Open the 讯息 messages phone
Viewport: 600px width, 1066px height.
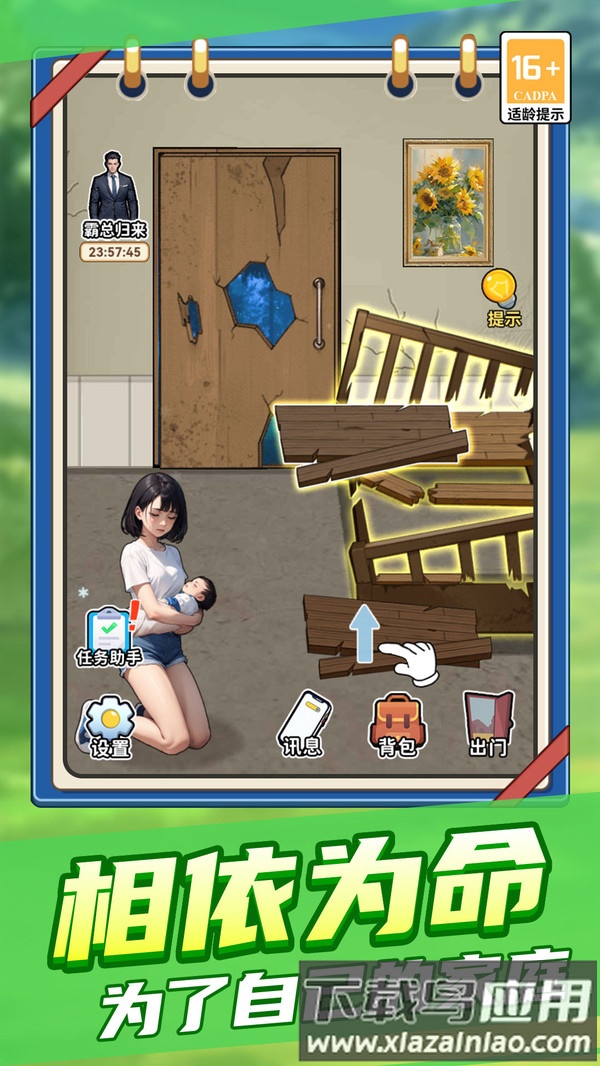304,723
